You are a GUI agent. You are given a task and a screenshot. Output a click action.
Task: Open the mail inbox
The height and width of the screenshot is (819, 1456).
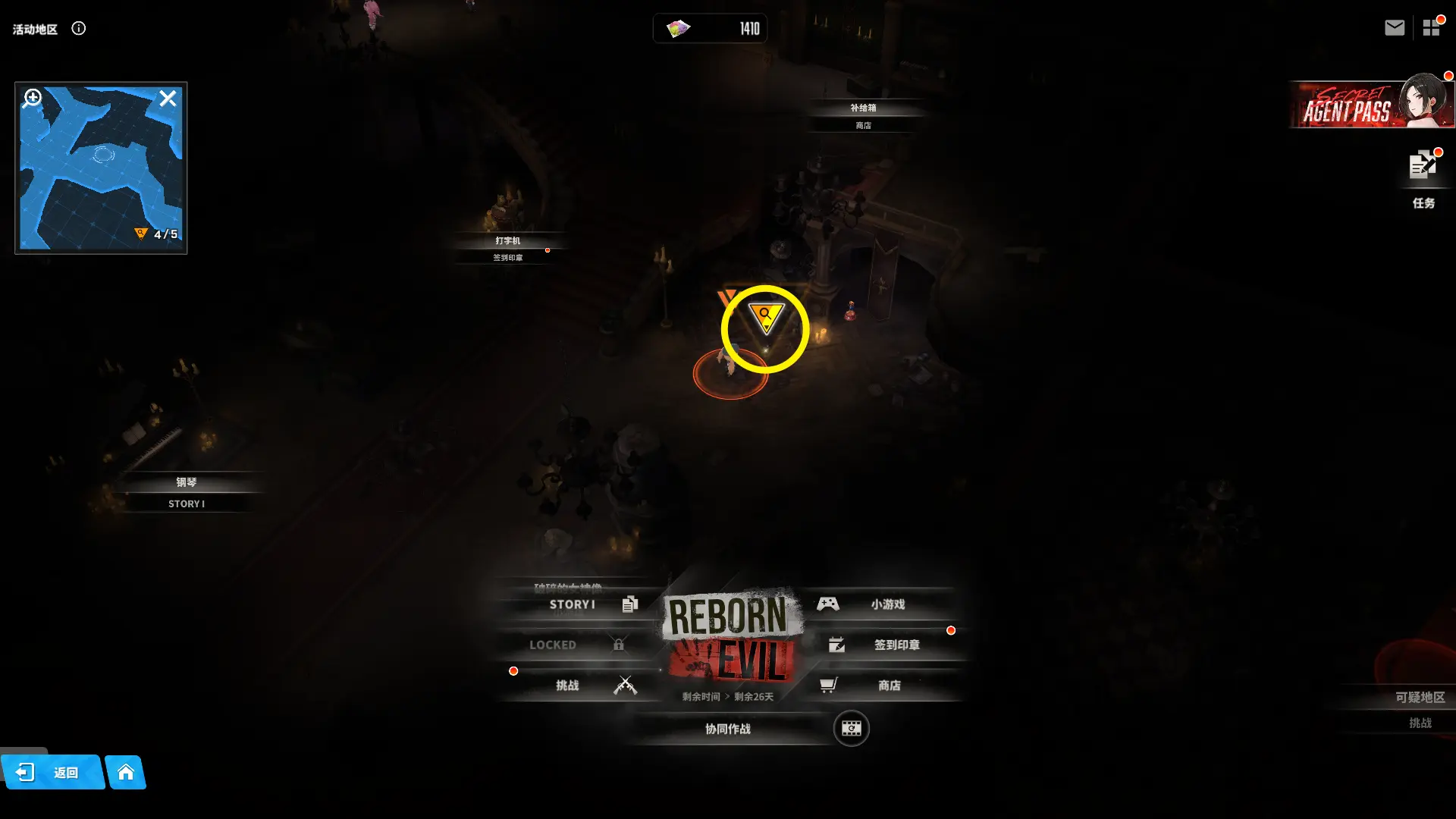click(x=1394, y=28)
